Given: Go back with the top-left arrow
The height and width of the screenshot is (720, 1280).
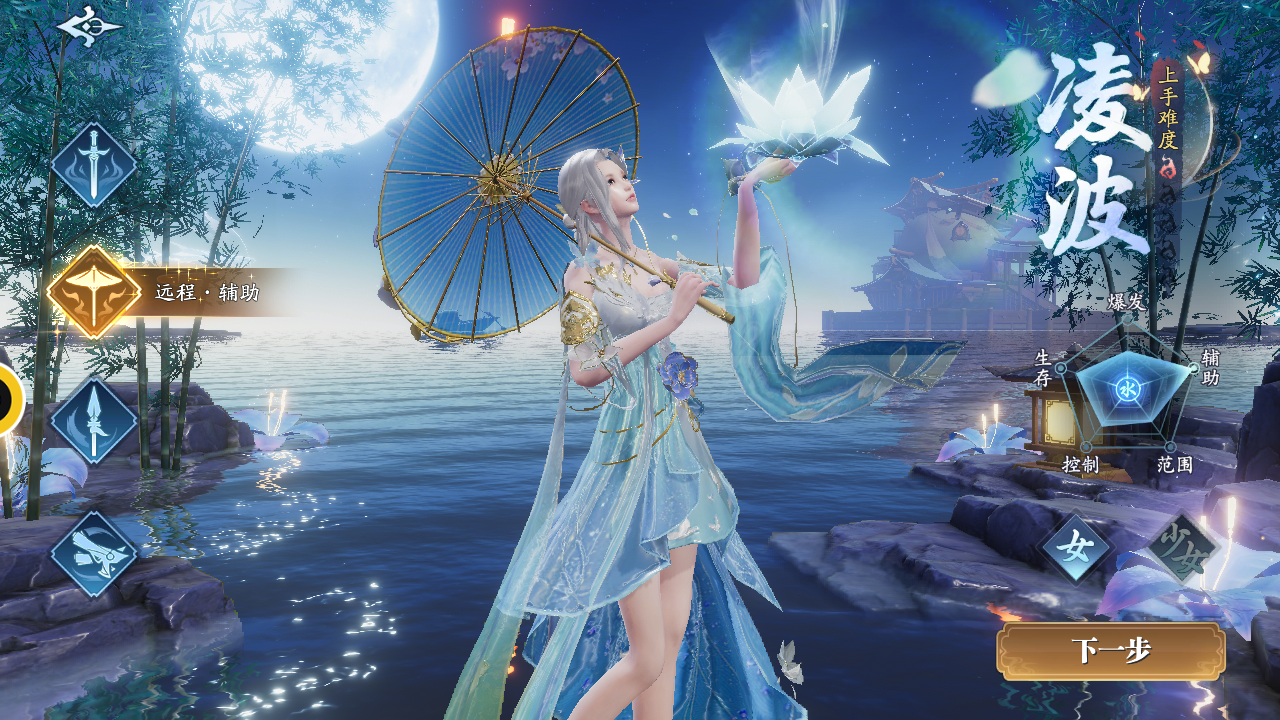Looking at the screenshot, I should pyautogui.click(x=88, y=26).
